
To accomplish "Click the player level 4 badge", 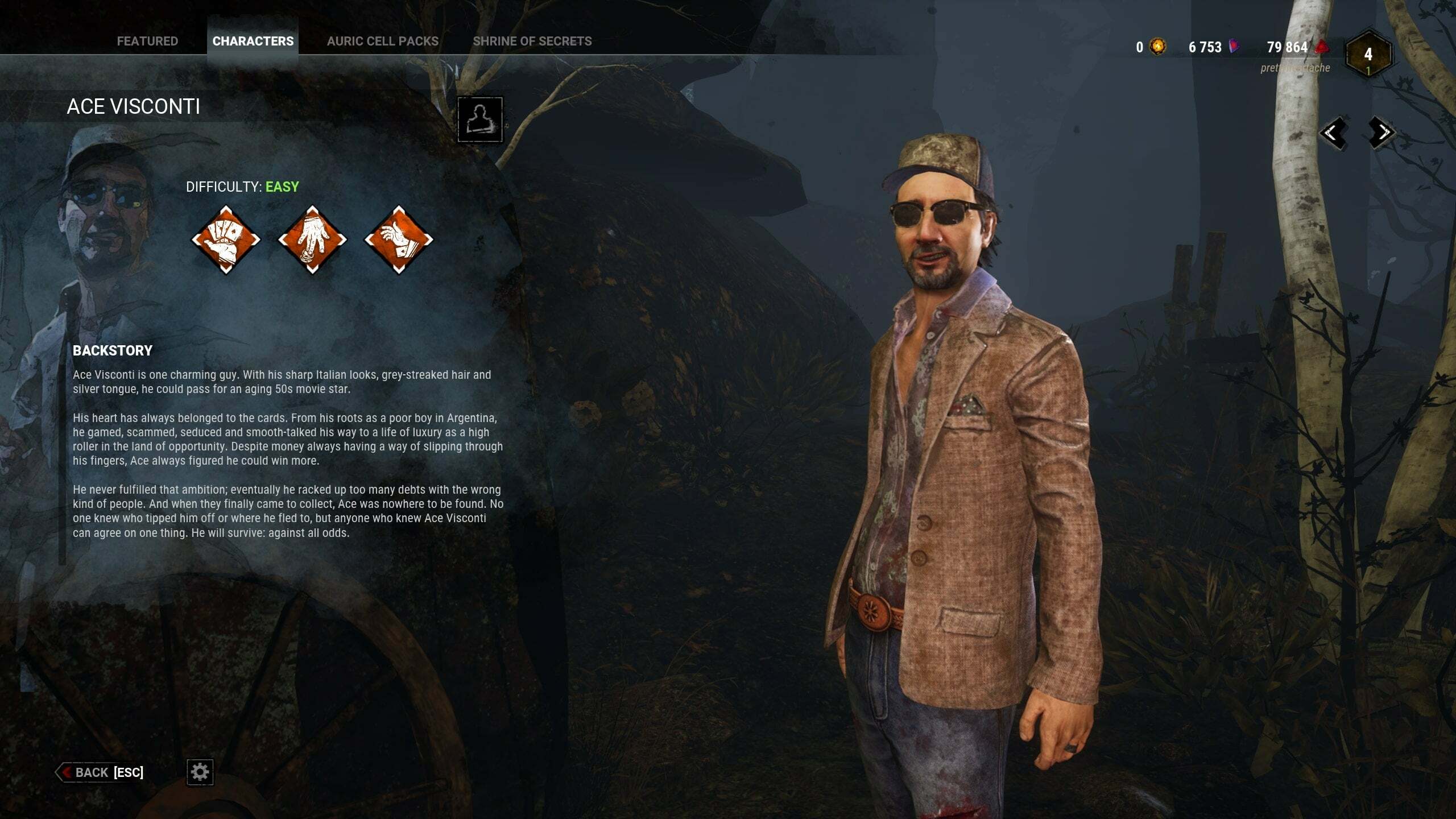I will click(x=1368, y=55).
